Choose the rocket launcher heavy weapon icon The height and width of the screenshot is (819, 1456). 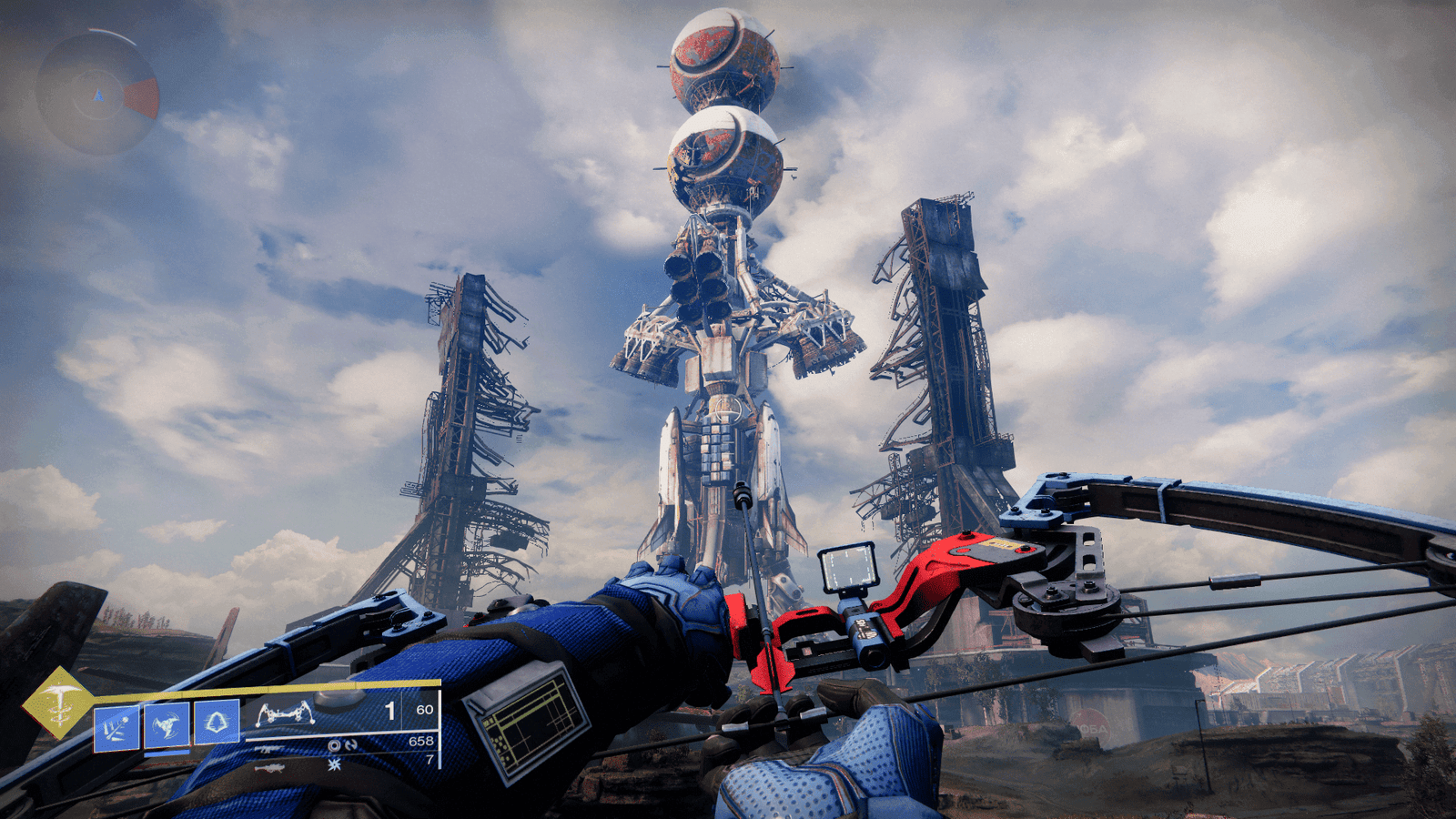[268, 769]
